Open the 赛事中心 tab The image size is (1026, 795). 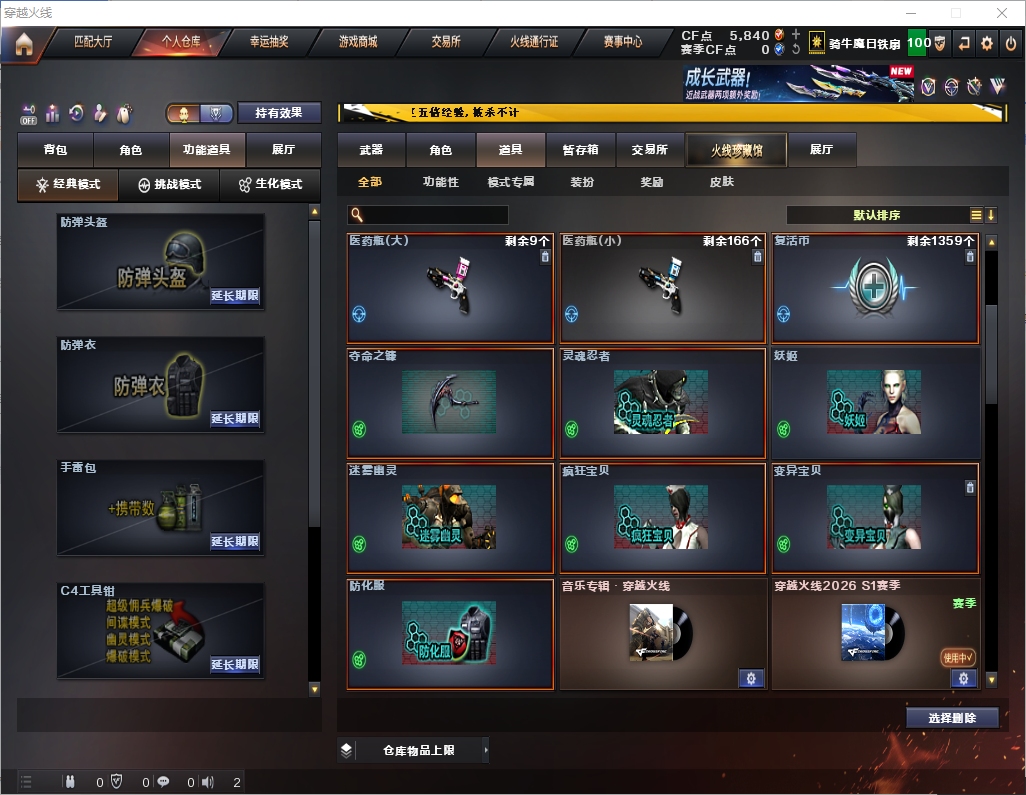point(623,43)
